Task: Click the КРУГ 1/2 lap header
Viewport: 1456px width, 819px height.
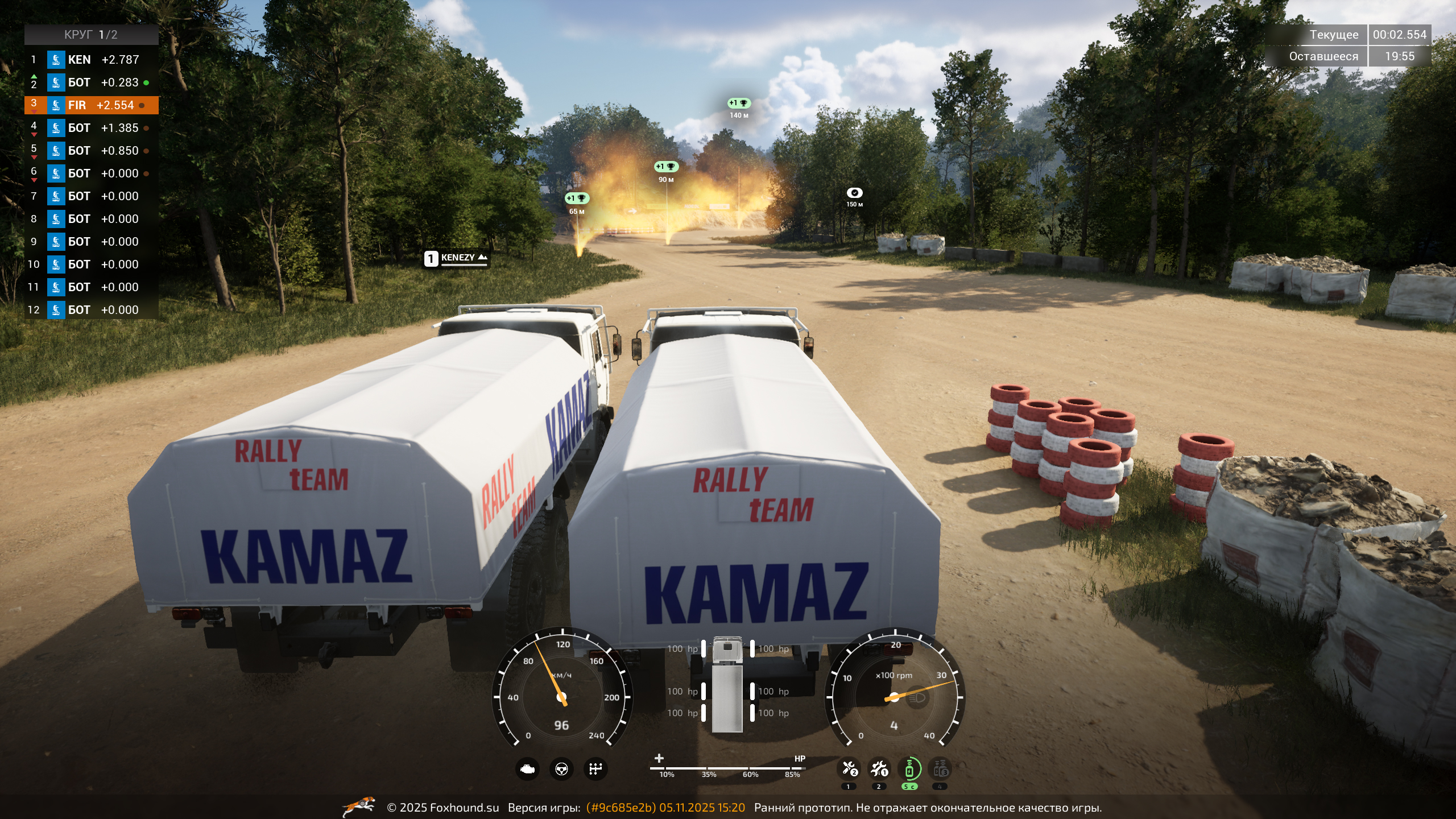Action: [x=91, y=35]
